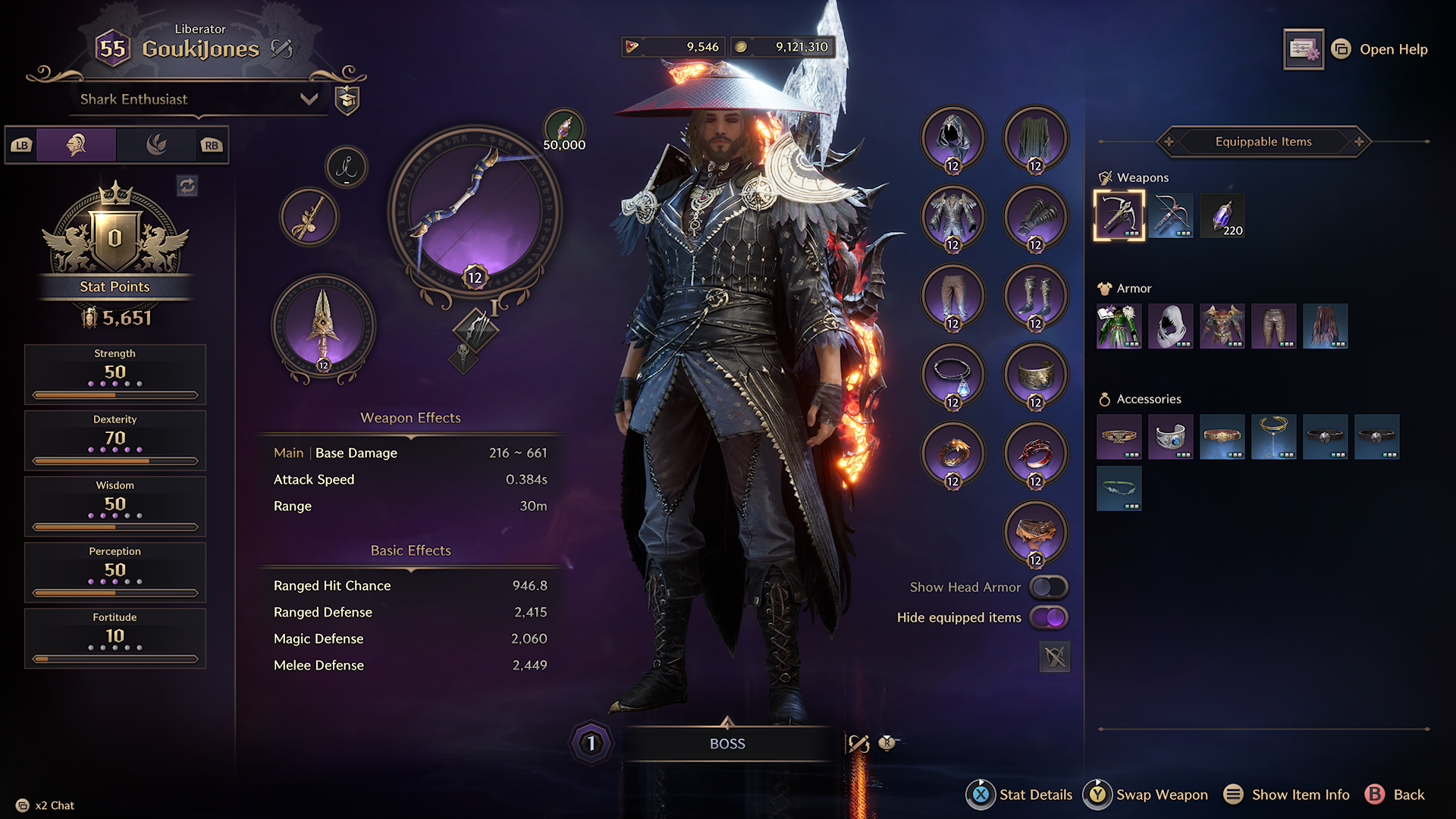Viewport: 1456px width, 819px height.
Task: Select the equipped staff secondary weapon slot
Action: pos(324,326)
